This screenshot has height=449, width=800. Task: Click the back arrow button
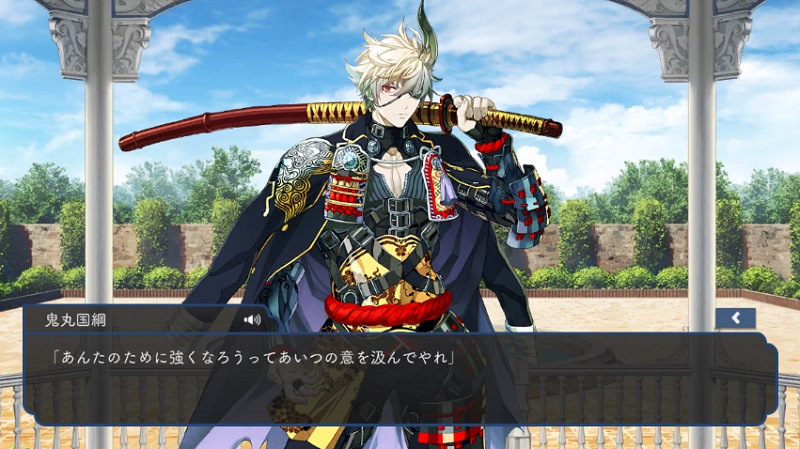tap(735, 318)
